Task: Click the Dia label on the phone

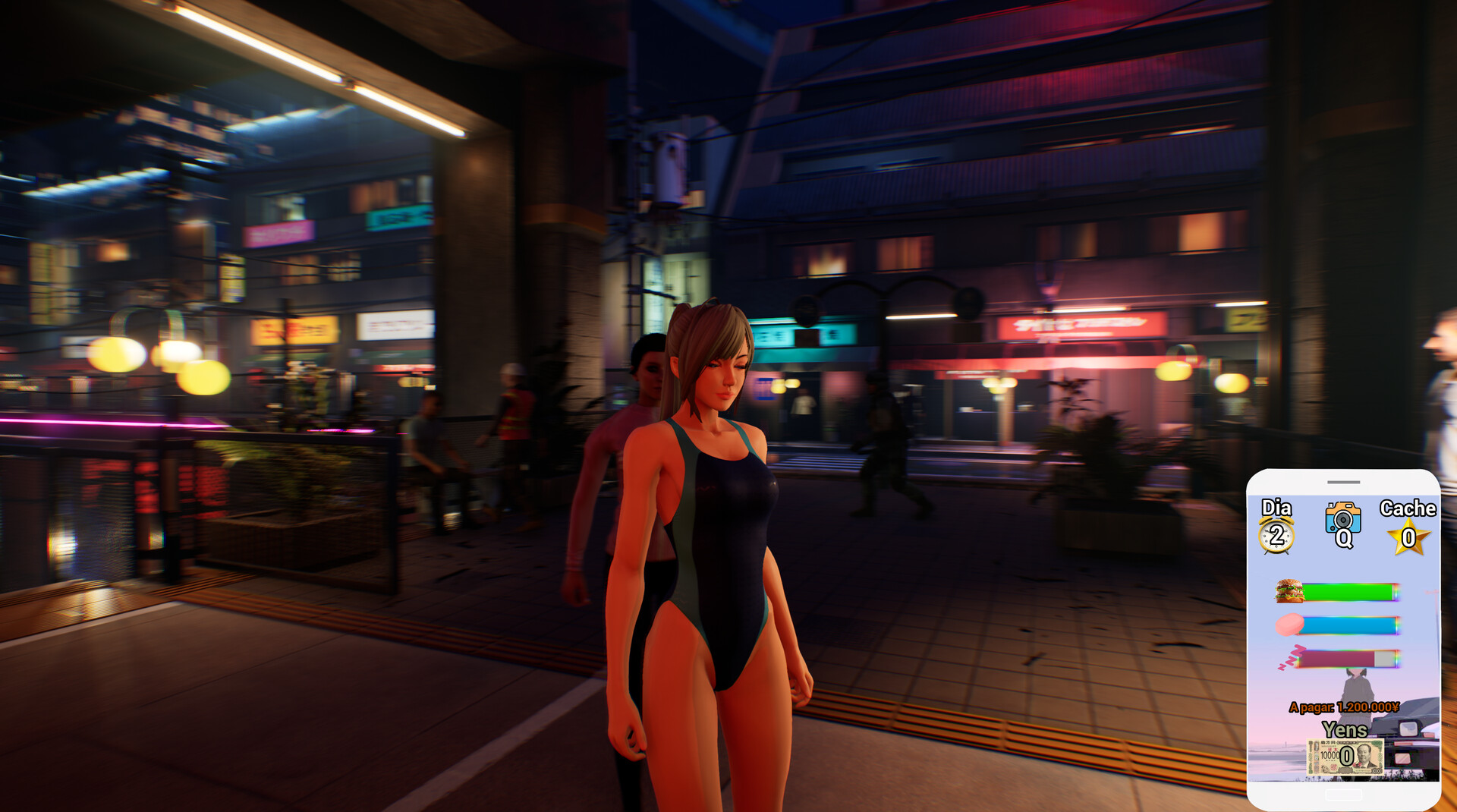Action: (x=1276, y=507)
